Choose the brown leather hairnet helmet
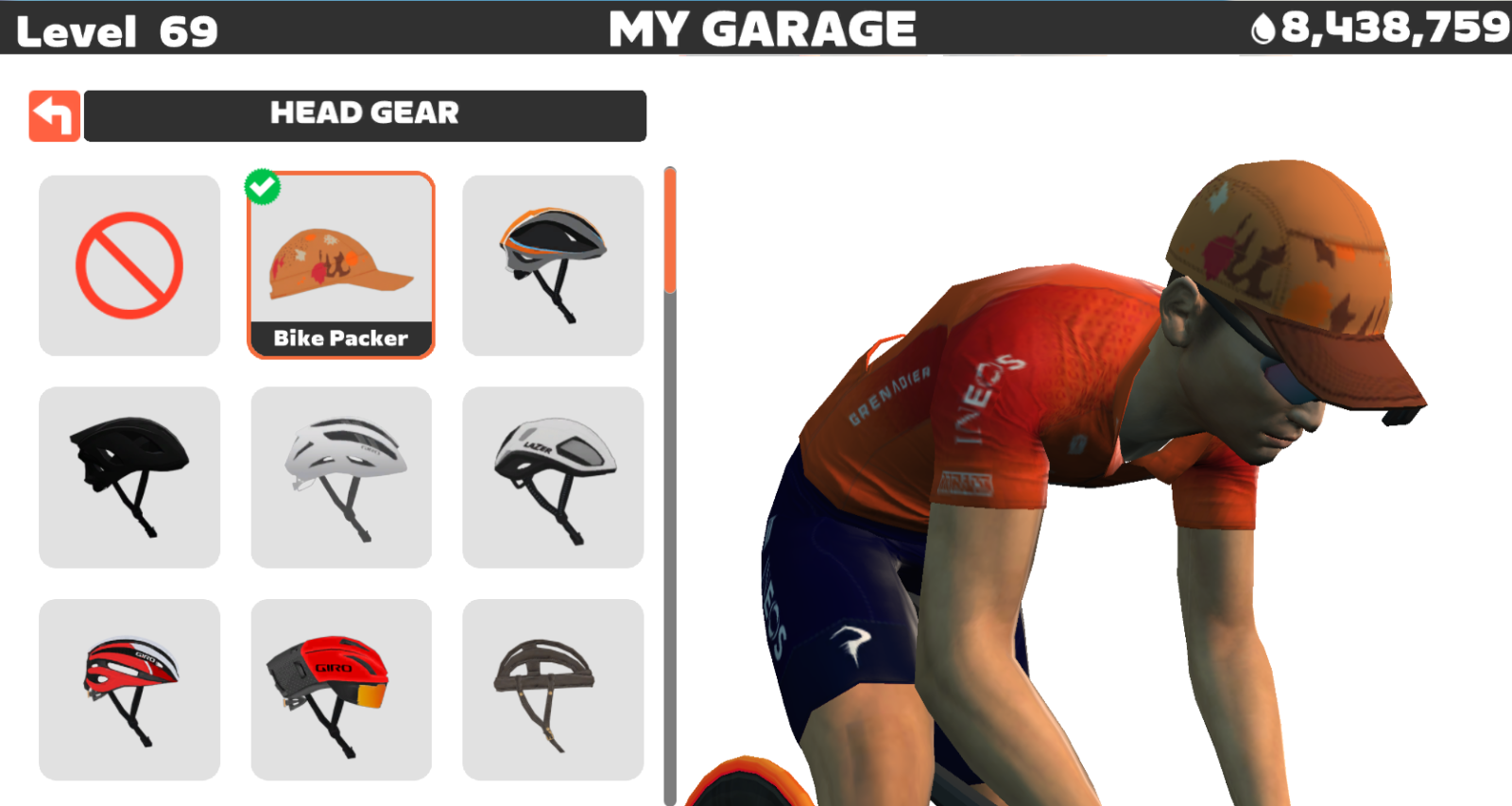This screenshot has width=1512, height=806. (553, 689)
